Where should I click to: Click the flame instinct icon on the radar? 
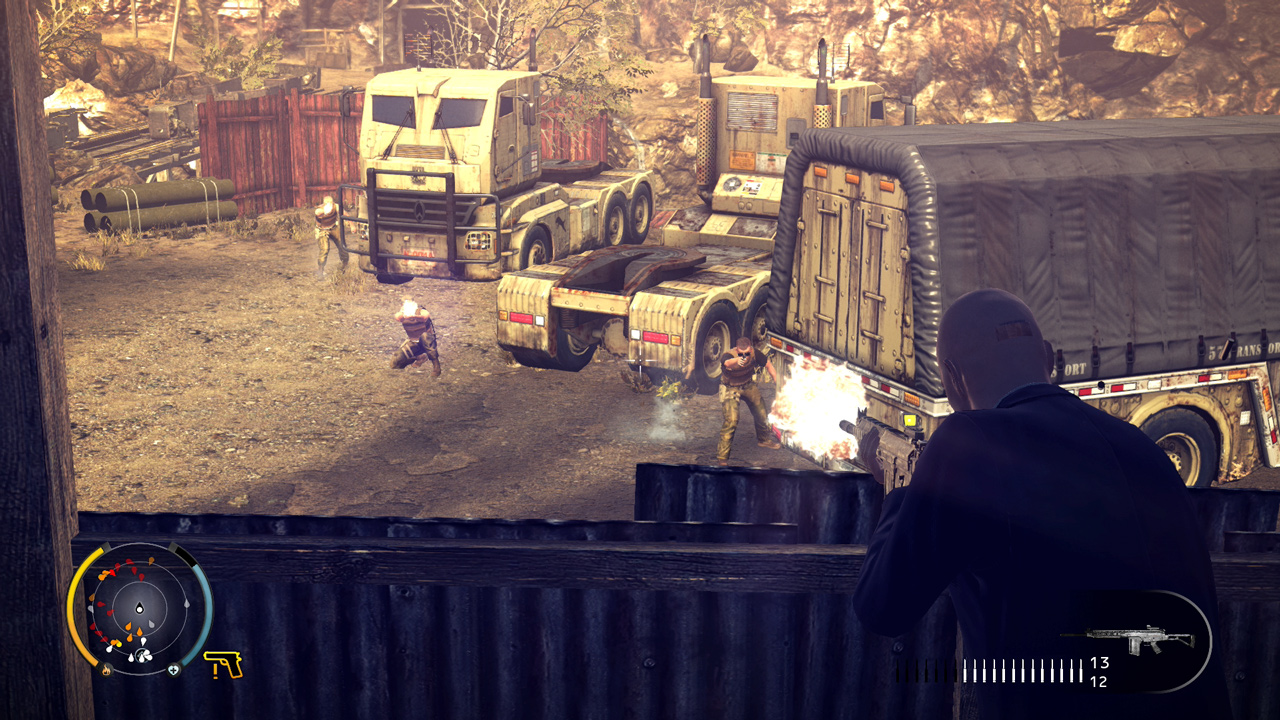point(107,669)
